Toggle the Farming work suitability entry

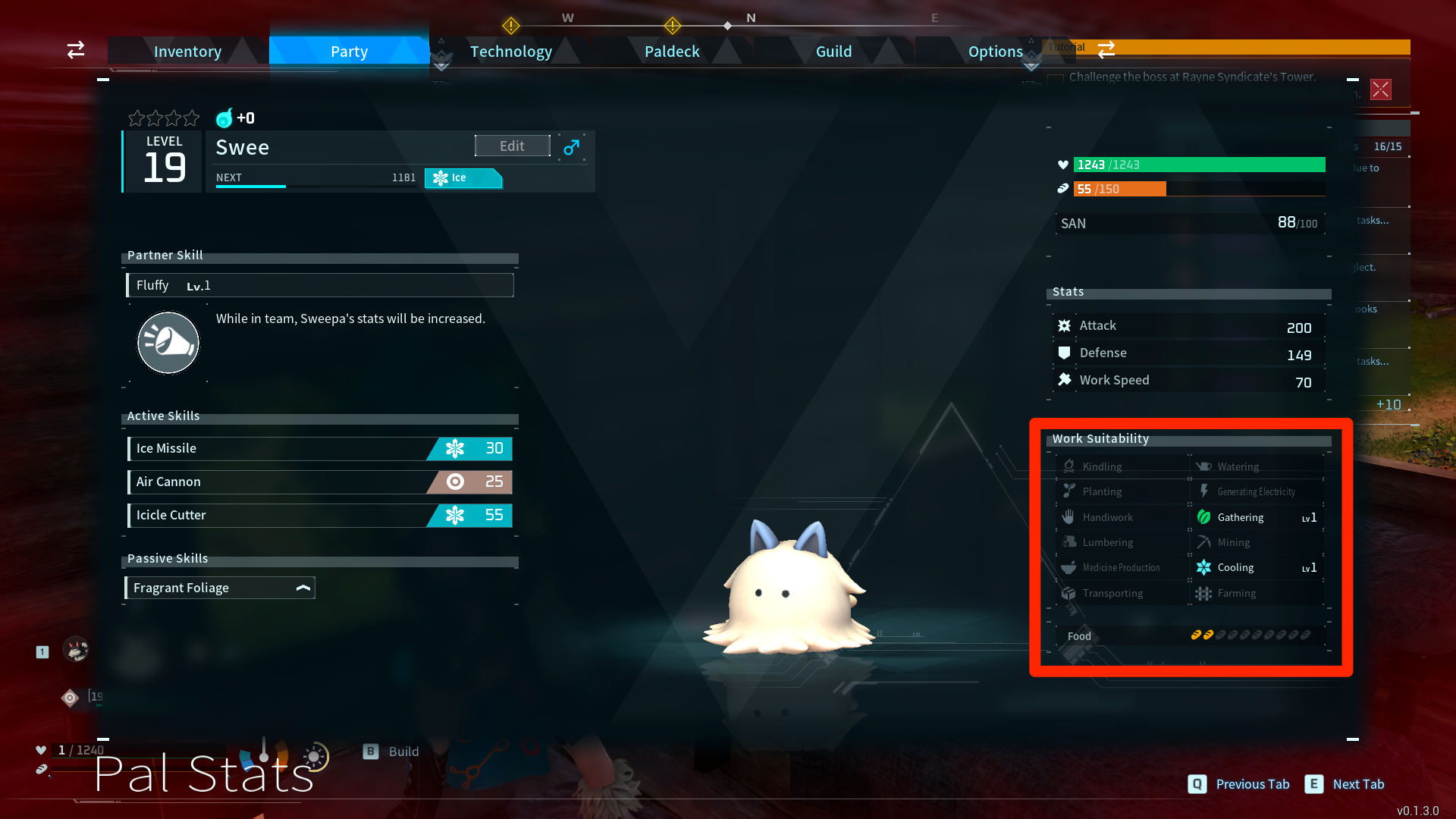(x=1204, y=593)
